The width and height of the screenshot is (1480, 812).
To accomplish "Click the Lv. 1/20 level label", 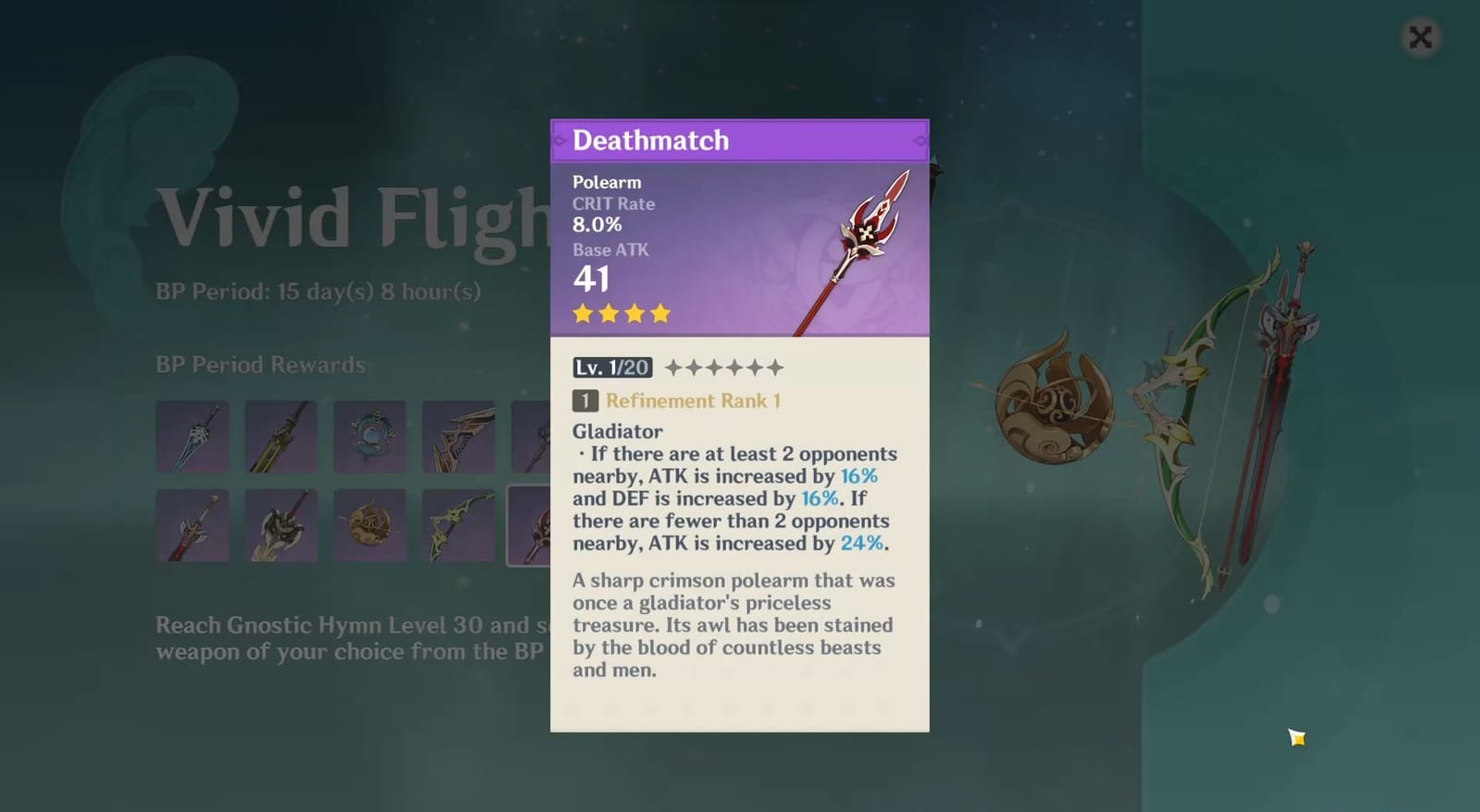I will [610, 366].
